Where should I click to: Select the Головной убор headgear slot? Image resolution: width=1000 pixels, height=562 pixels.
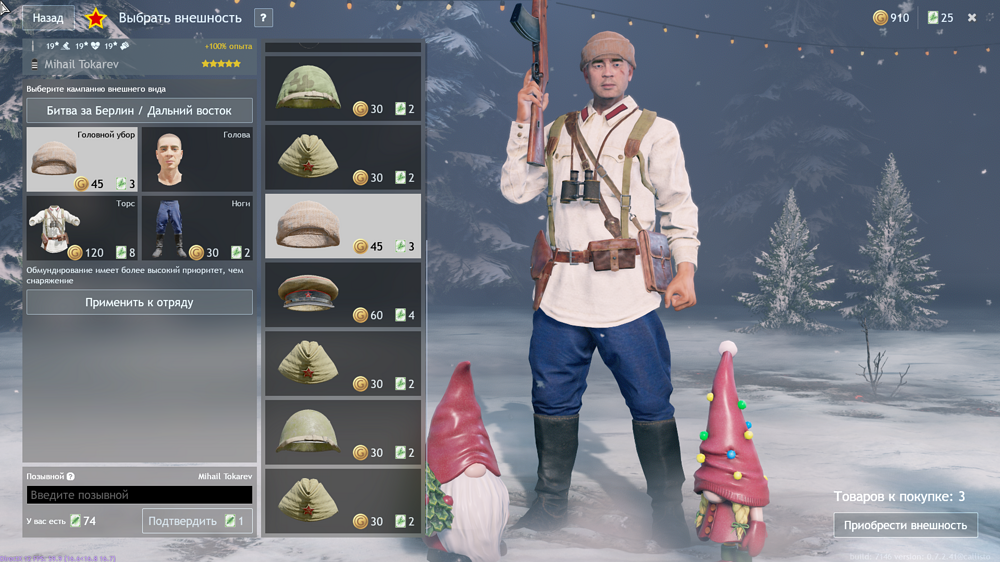[82, 159]
